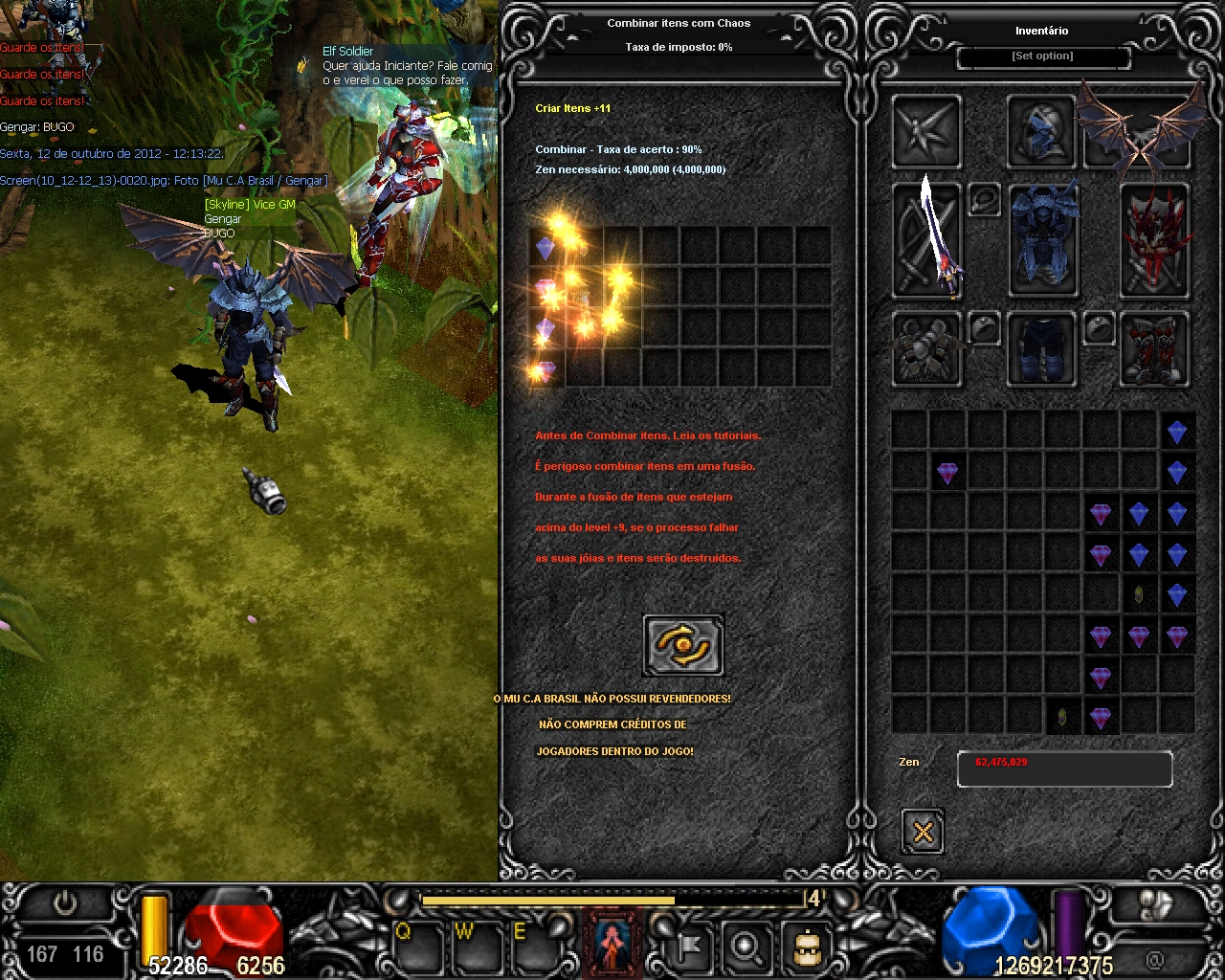Screen dimensions: 1225x980
Task: Click the Set option field
Action: click(x=1043, y=57)
